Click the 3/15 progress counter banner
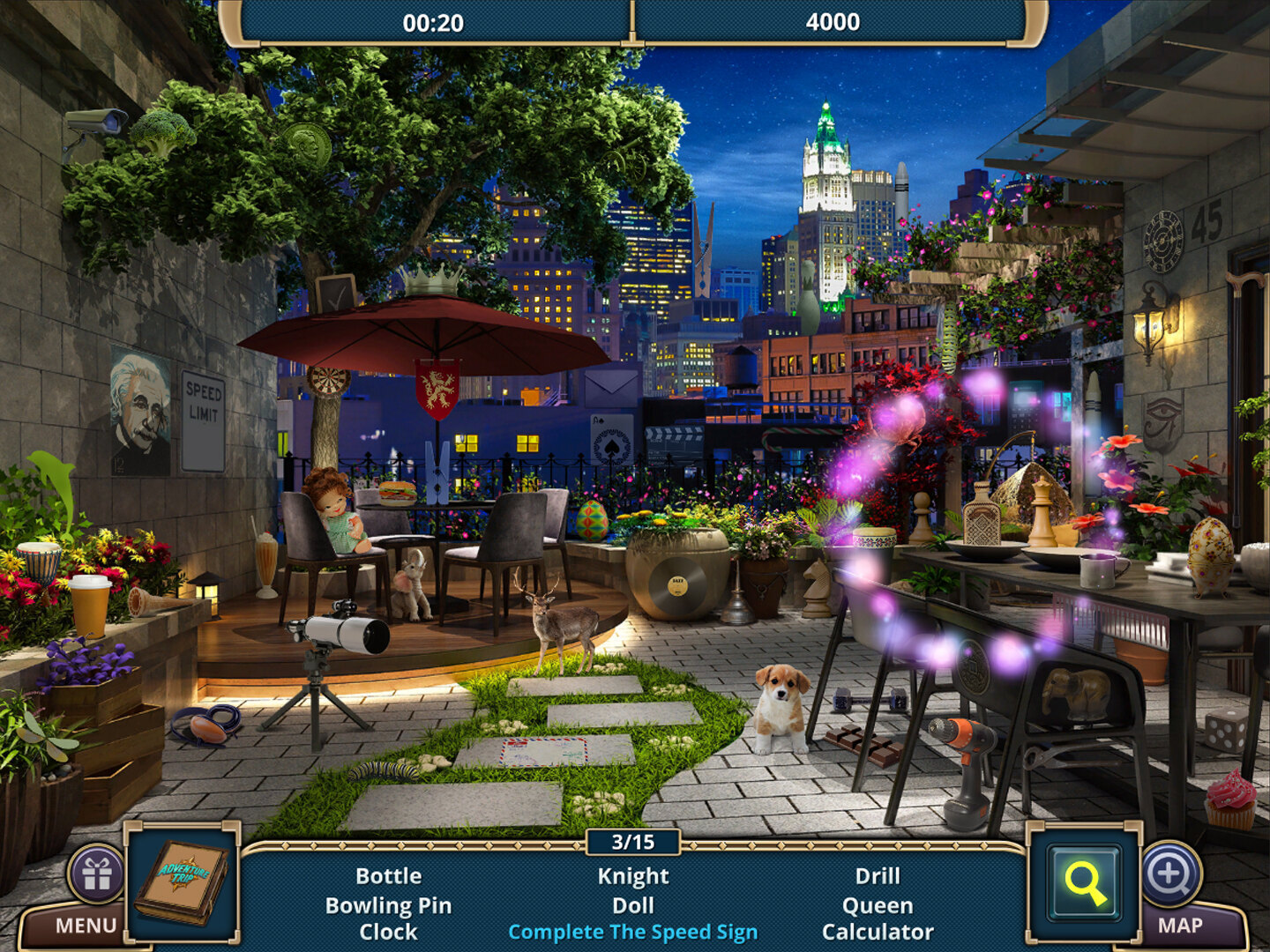 click(x=634, y=844)
